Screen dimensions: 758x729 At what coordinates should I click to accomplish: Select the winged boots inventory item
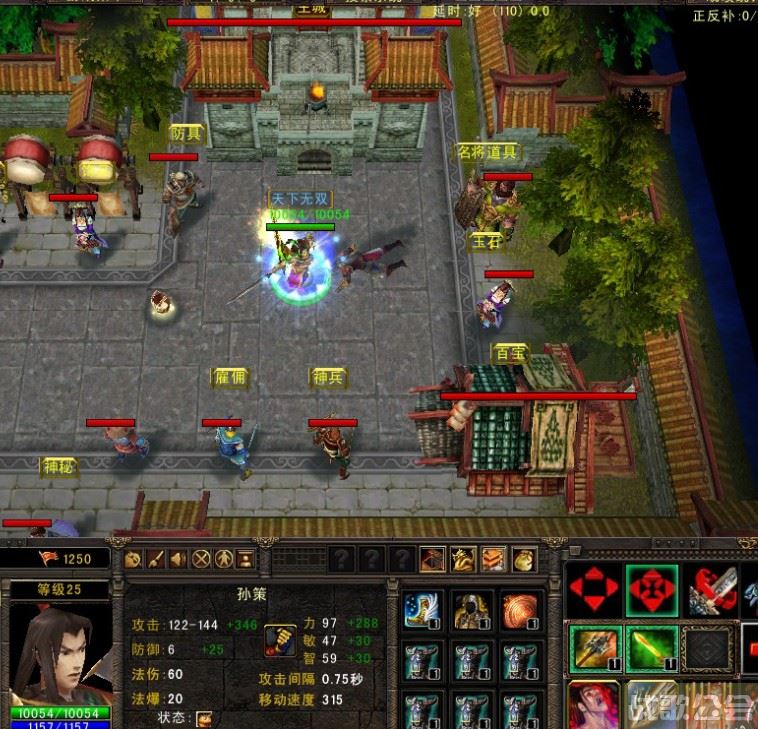(x=422, y=610)
